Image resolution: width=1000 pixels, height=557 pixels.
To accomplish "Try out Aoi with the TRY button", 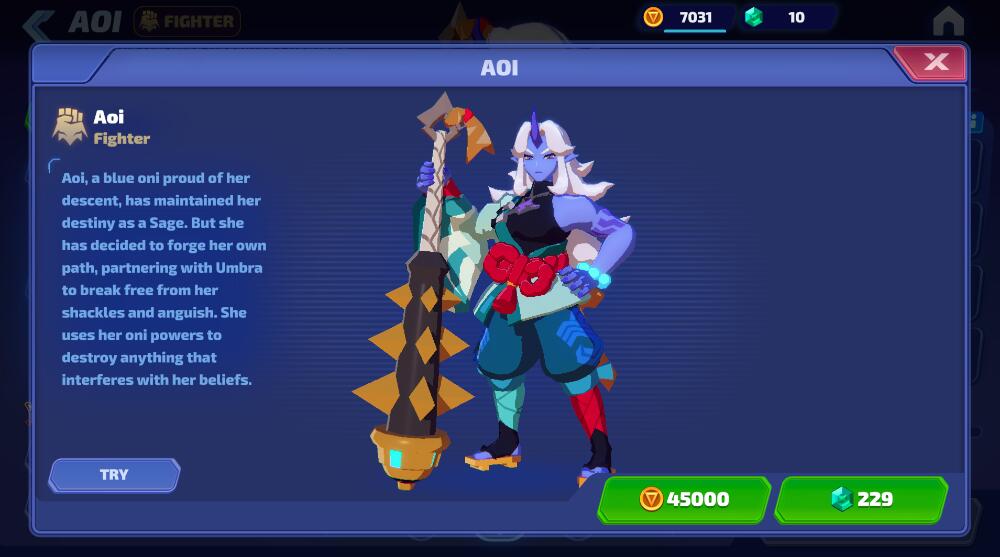I will (x=114, y=474).
